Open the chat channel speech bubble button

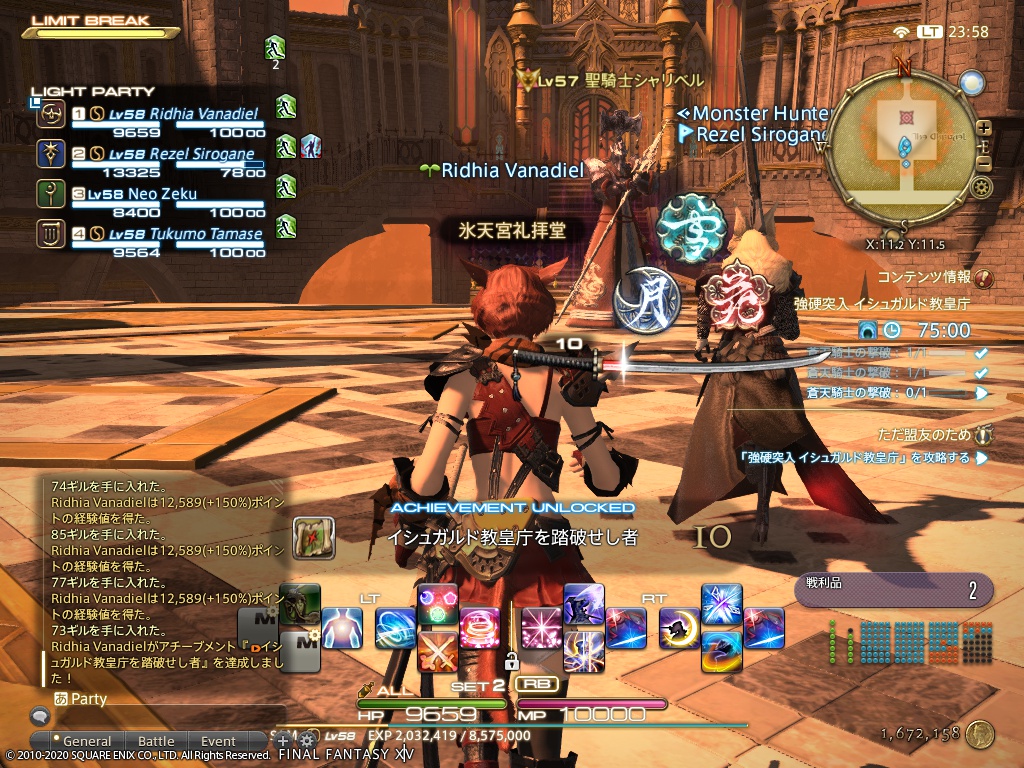[39, 716]
